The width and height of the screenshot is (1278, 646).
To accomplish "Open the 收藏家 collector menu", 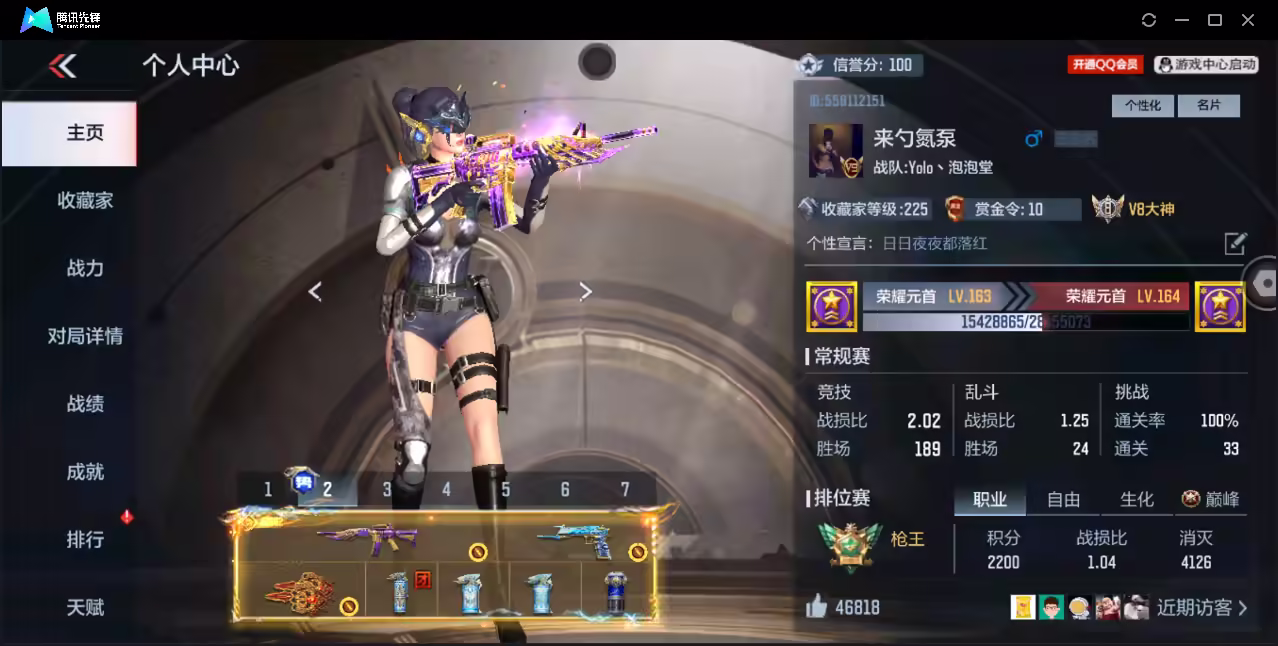I will point(85,201).
